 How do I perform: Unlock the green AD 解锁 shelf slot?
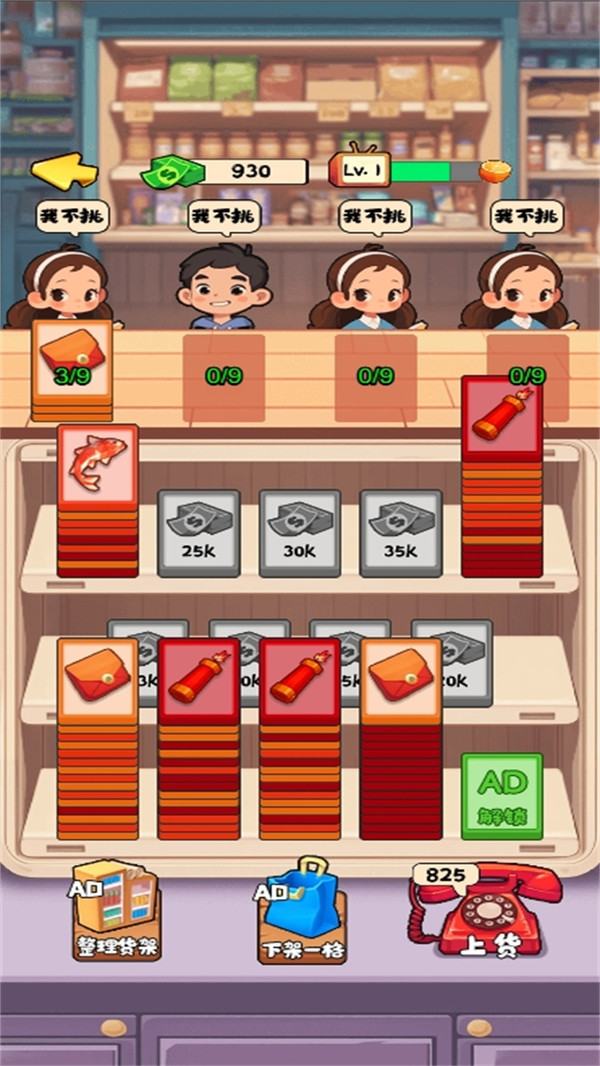click(x=502, y=795)
